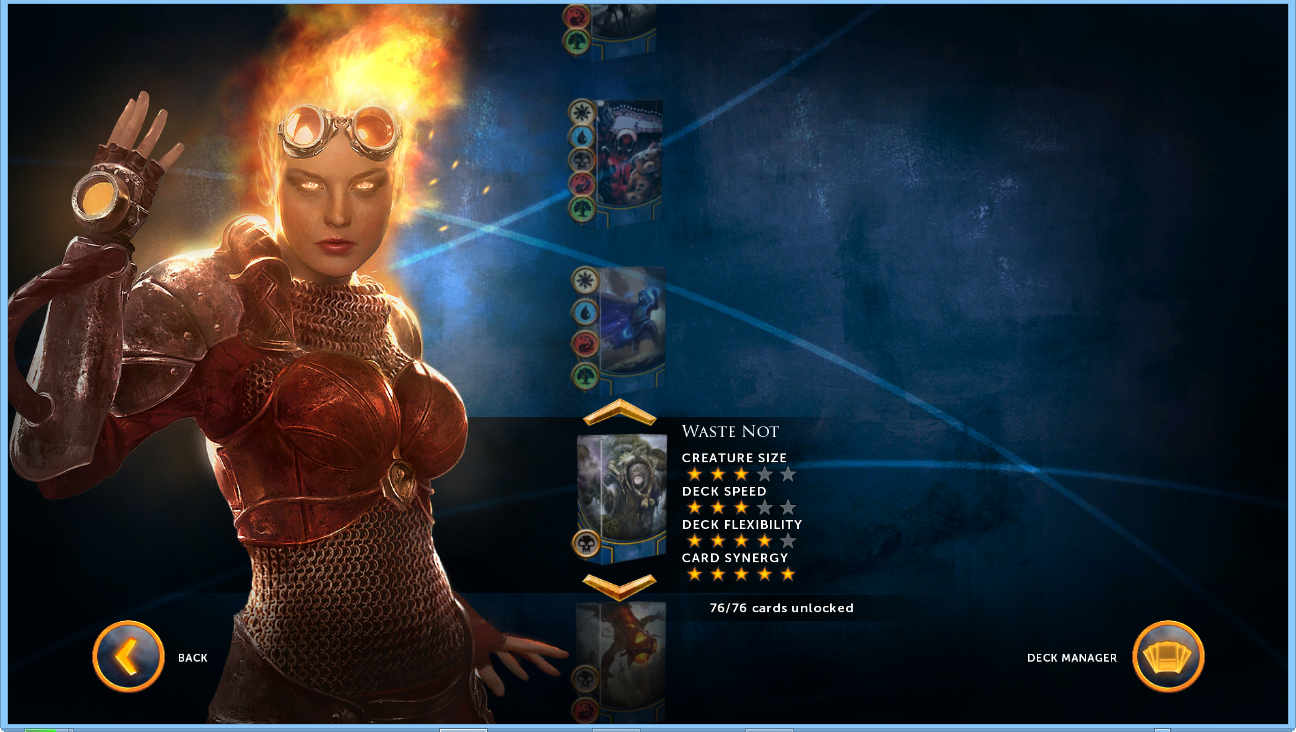The width and height of the screenshot is (1296, 732).
Task: Choose the partially visible deck at the top
Action: click(x=618, y=30)
